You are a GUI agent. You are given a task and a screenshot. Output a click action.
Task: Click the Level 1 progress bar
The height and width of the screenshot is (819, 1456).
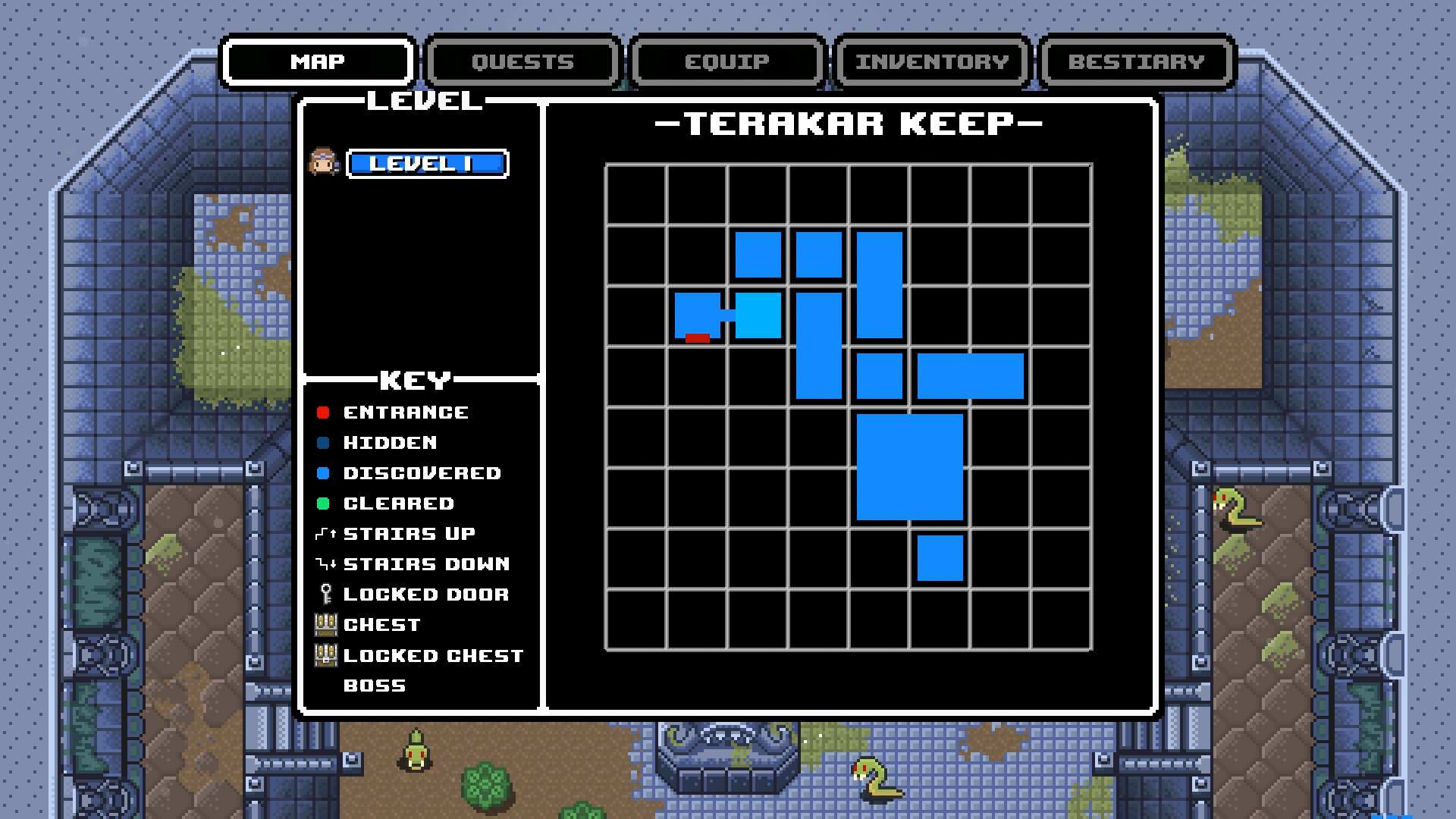point(428,163)
